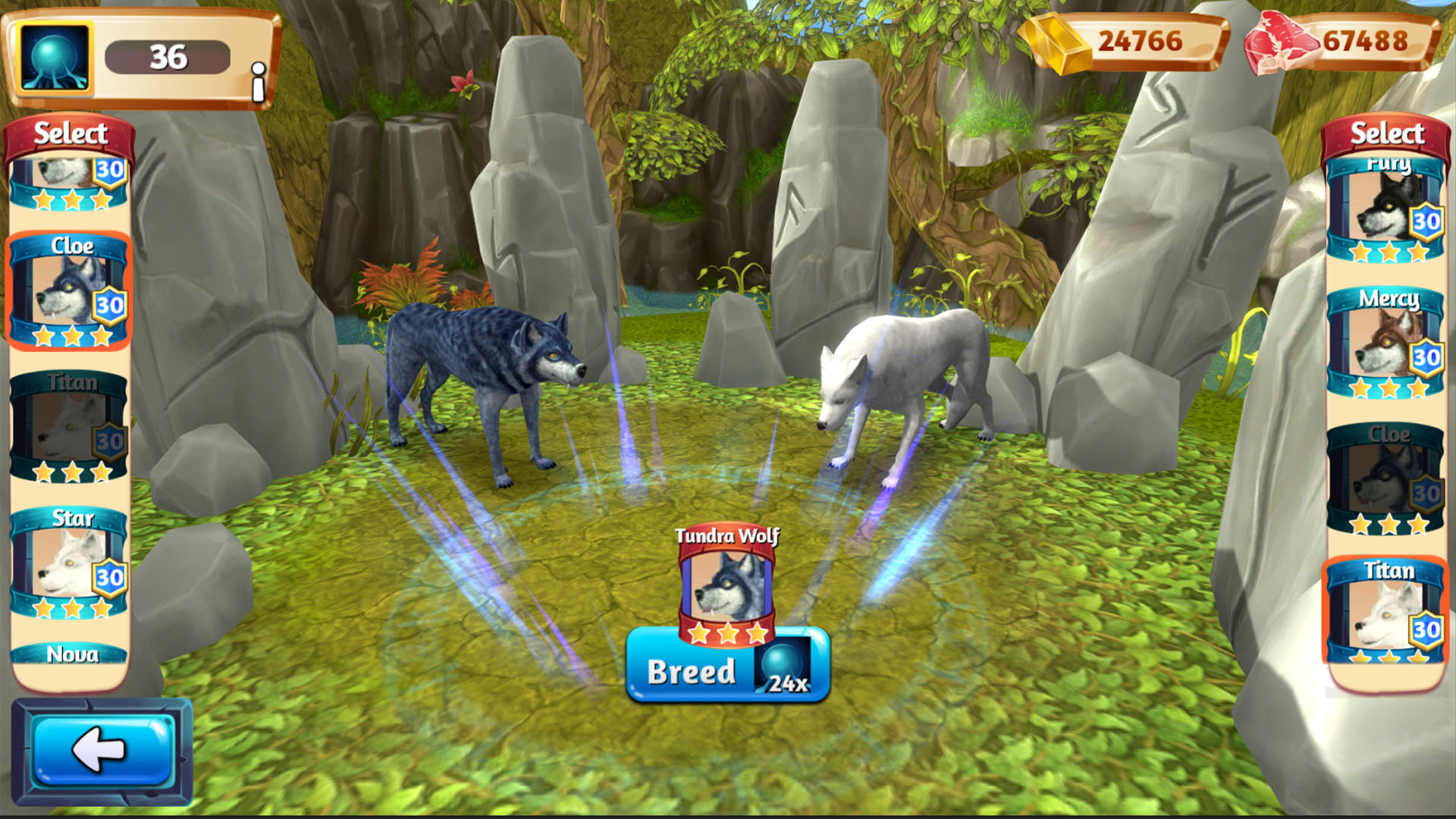Open the breeding orb info icon
Image resolution: width=1456 pixels, height=819 pixels.
coord(258,82)
